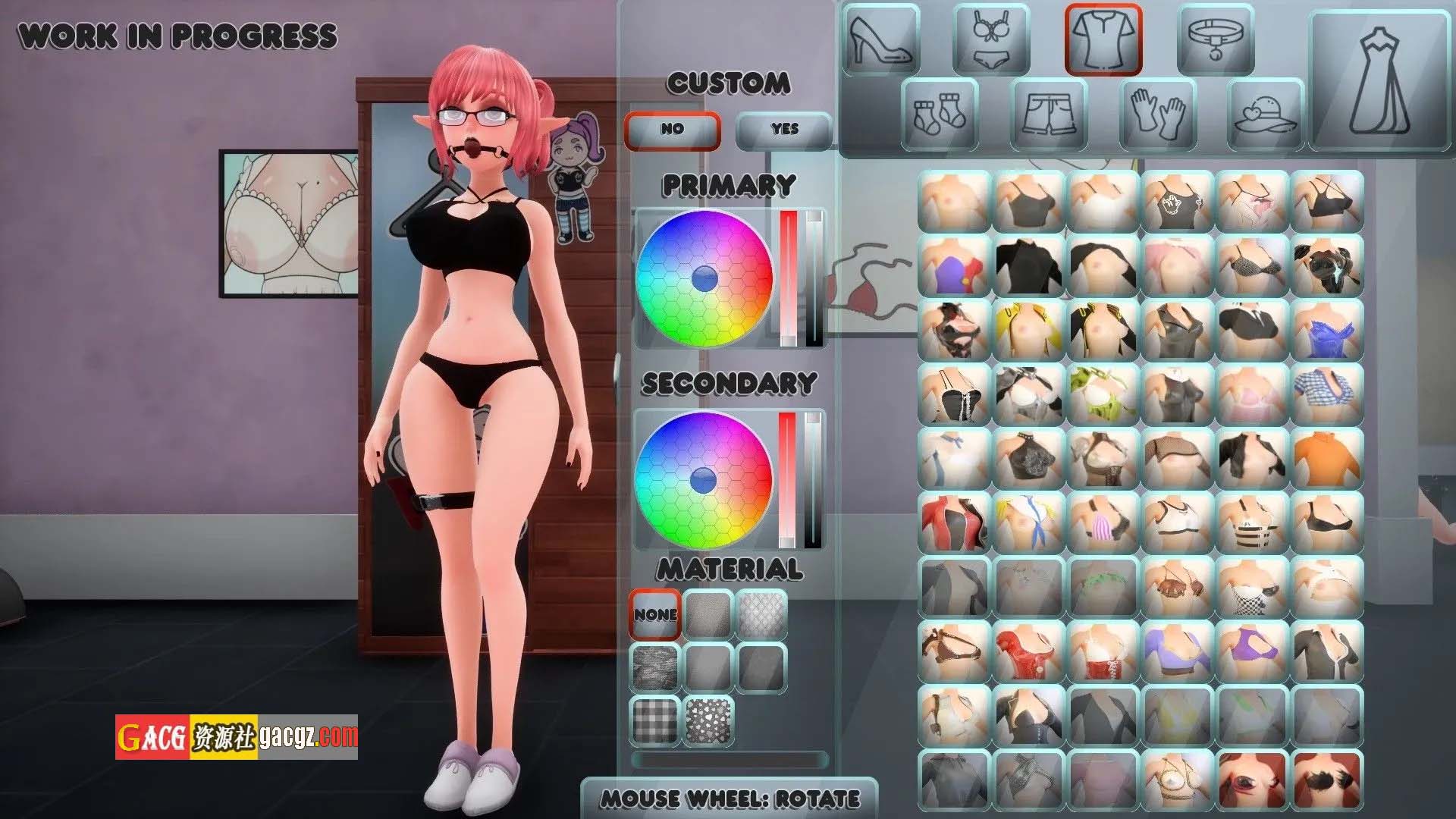Pick a color on the Primary color wheel

click(x=704, y=278)
